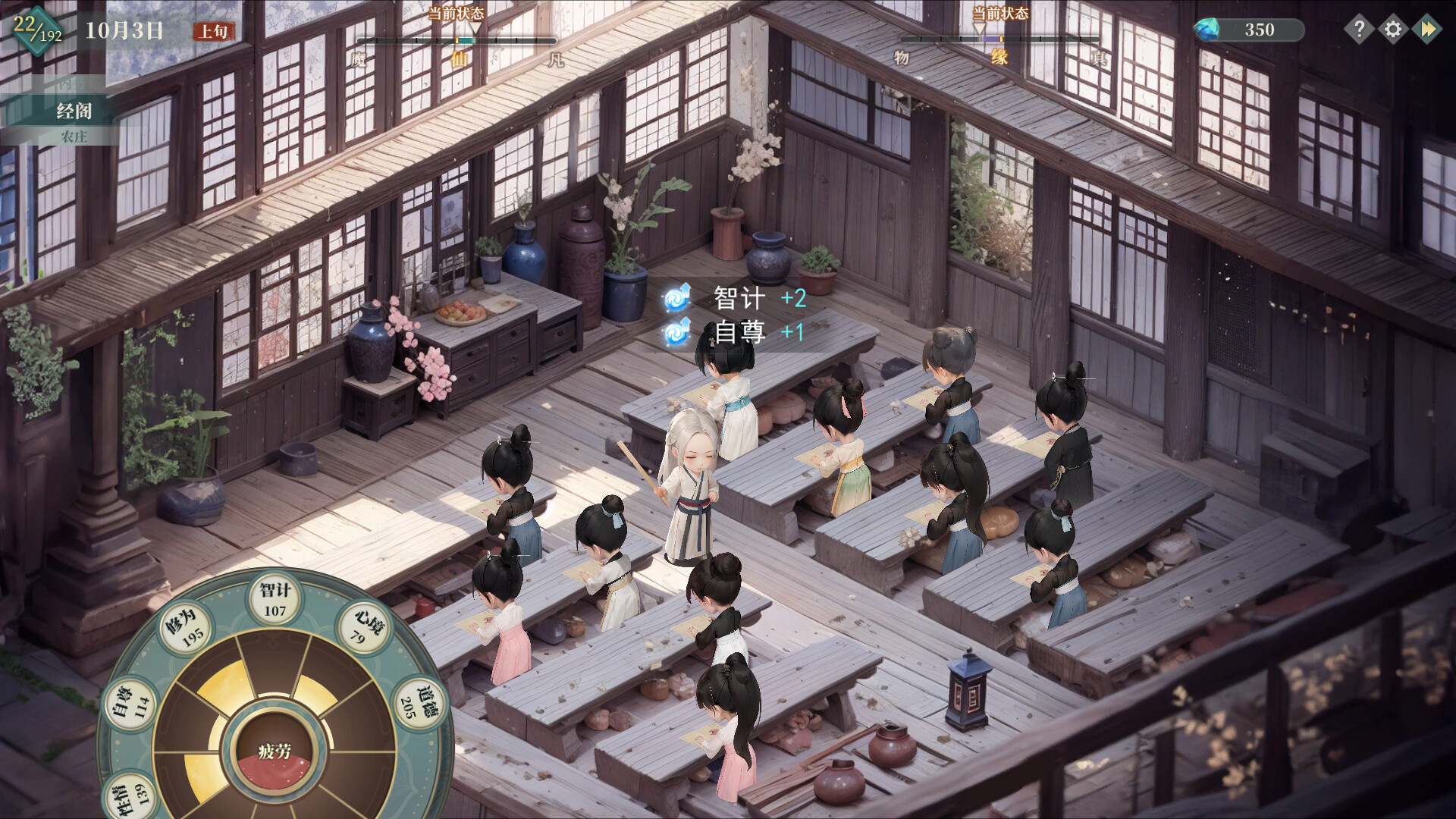1456x819 pixels.
Task: Click the question mark help icon
Action: coord(1360,30)
